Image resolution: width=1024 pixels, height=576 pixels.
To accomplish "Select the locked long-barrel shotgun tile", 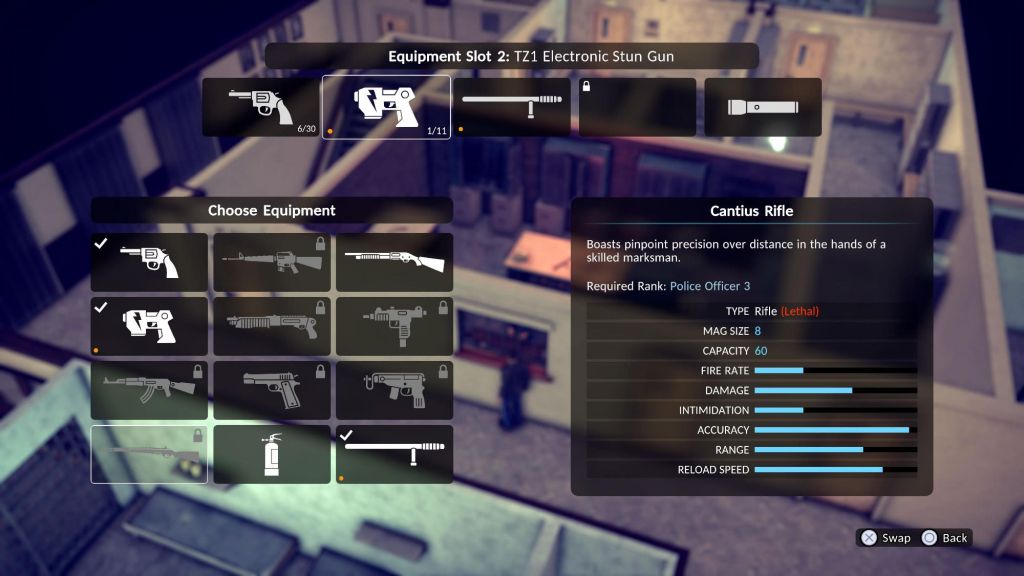I will (x=394, y=262).
